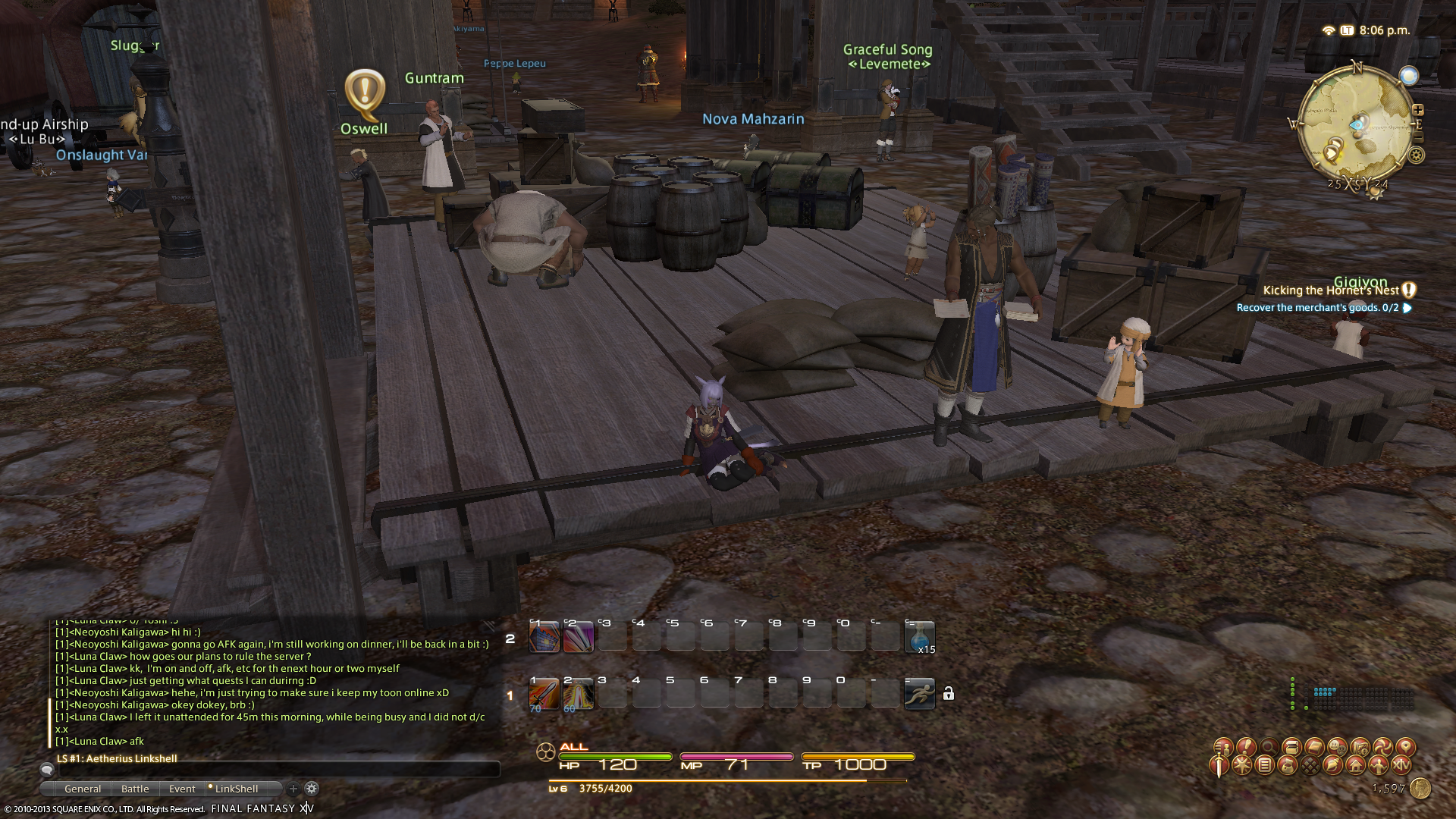
Task: Open the Battle chat tab
Action: (x=135, y=789)
